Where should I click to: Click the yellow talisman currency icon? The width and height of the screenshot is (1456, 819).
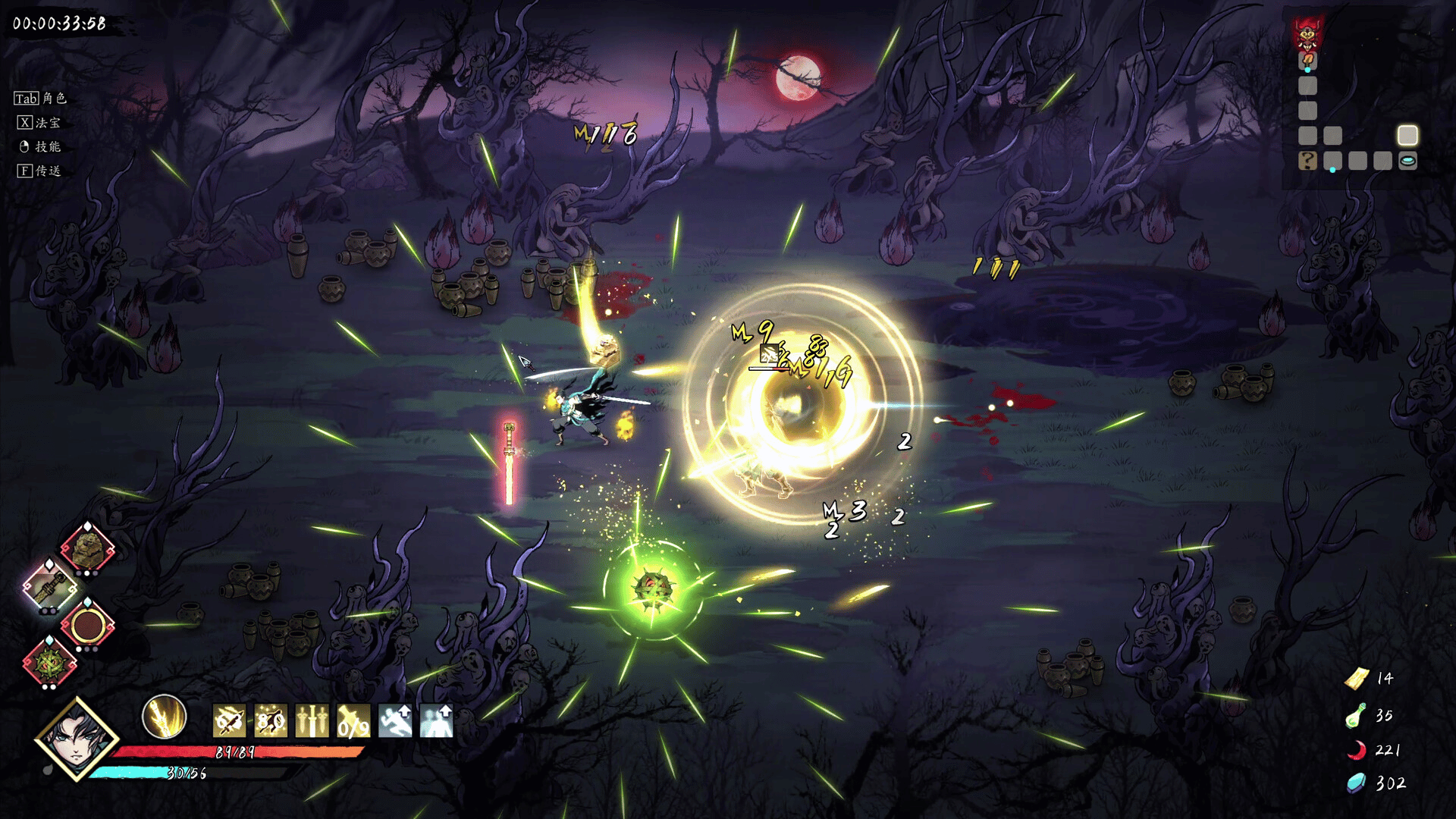click(x=1357, y=678)
